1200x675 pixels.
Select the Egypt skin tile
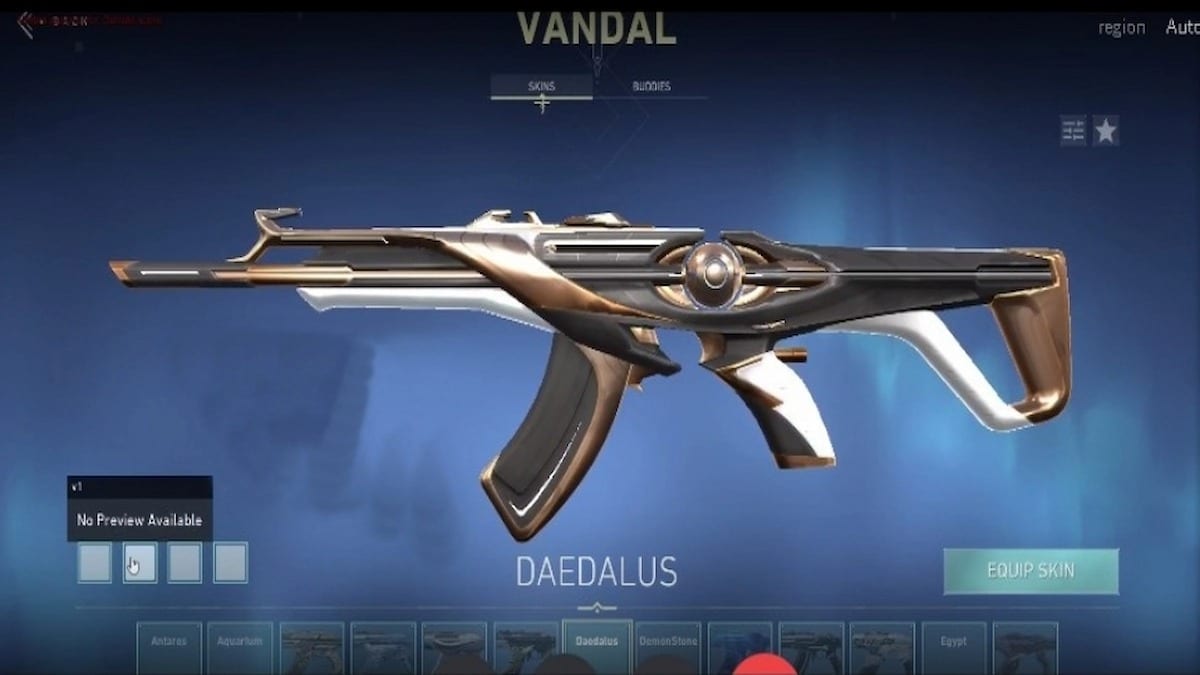953,646
